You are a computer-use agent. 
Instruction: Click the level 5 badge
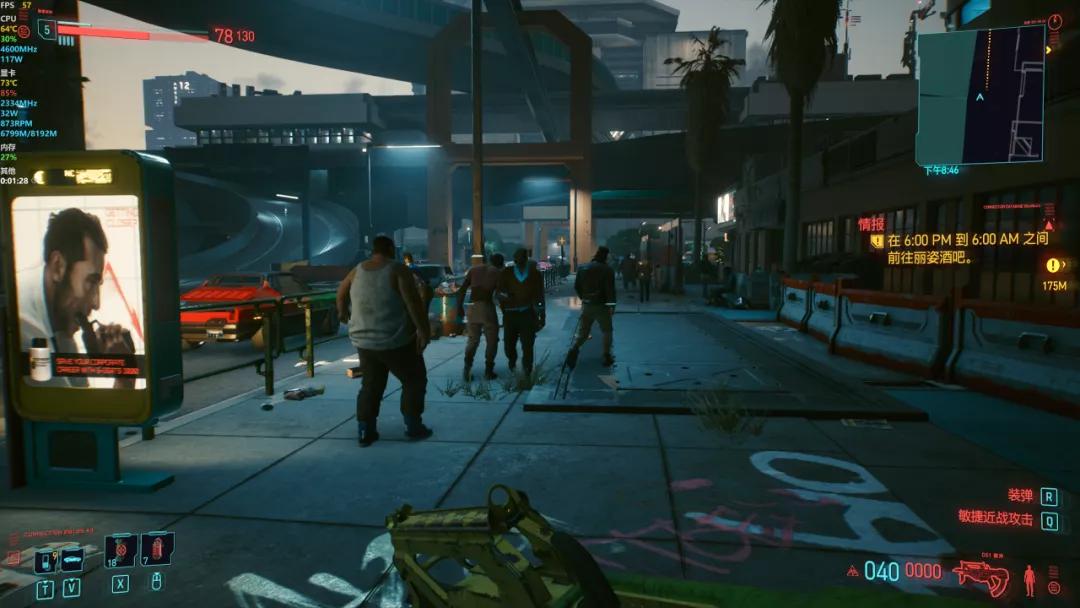point(46,30)
